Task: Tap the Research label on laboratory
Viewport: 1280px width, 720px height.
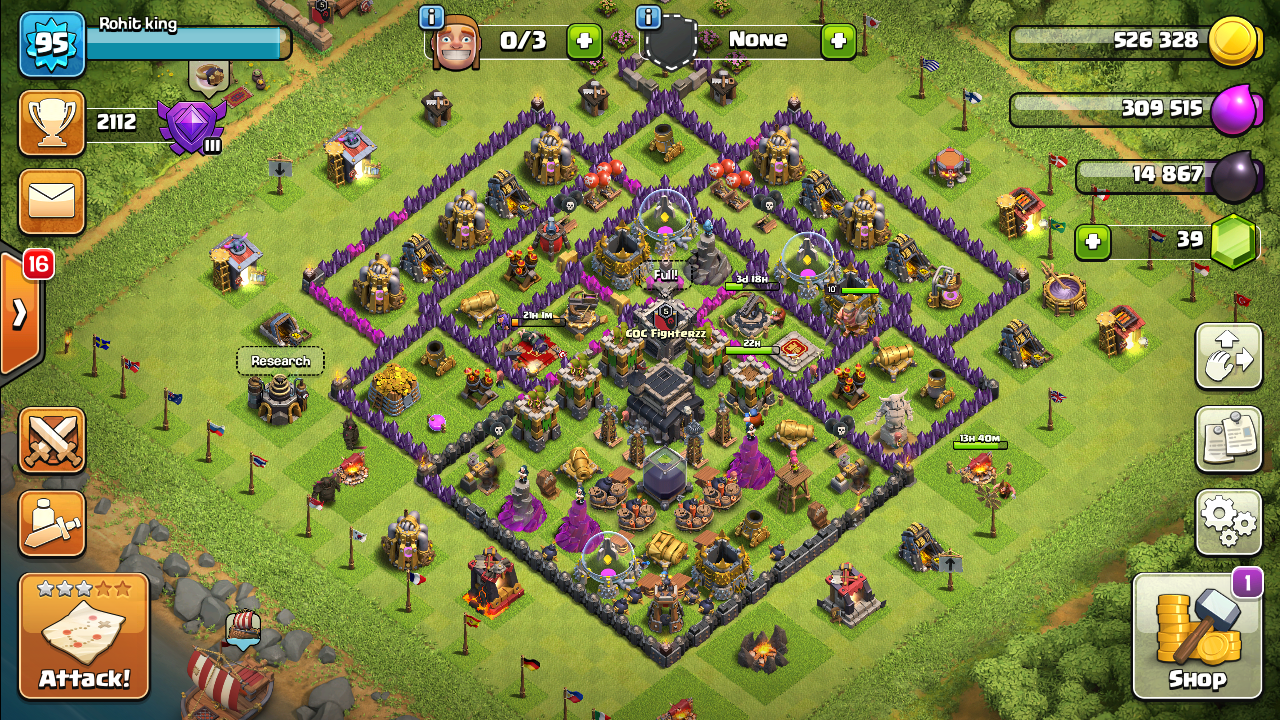Action: point(280,361)
